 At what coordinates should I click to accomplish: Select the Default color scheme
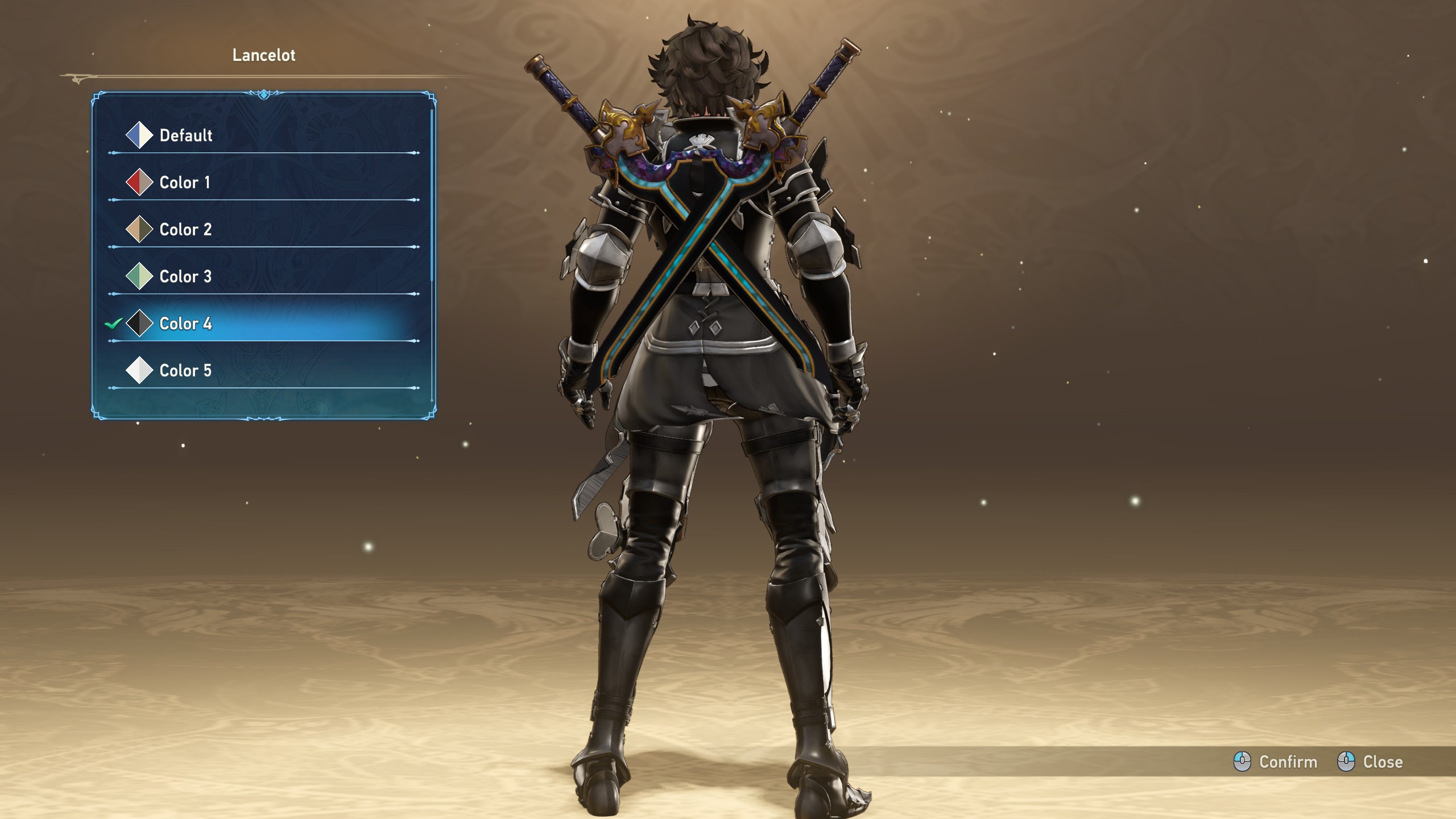(185, 135)
